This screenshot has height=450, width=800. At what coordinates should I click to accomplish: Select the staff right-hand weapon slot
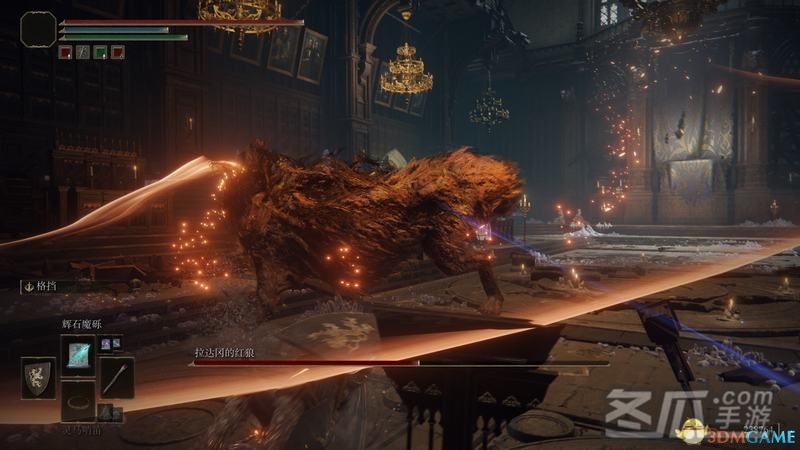(x=116, y=377)
